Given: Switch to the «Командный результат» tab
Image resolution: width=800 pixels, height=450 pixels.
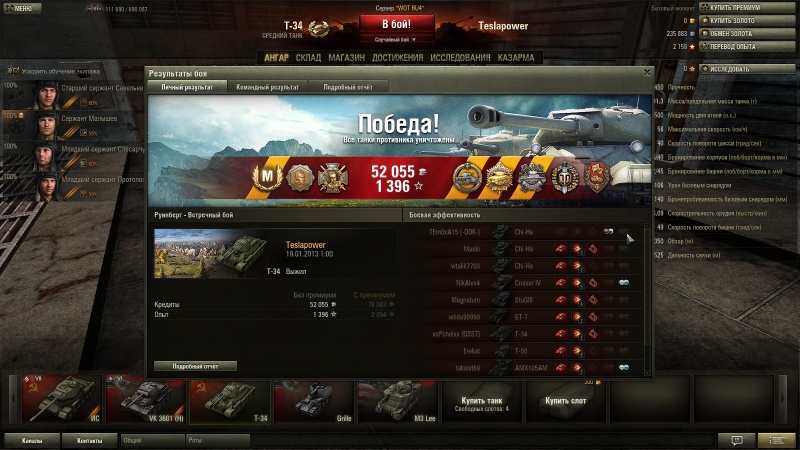Looking at the screenshot, I should (x=267, y=87).
